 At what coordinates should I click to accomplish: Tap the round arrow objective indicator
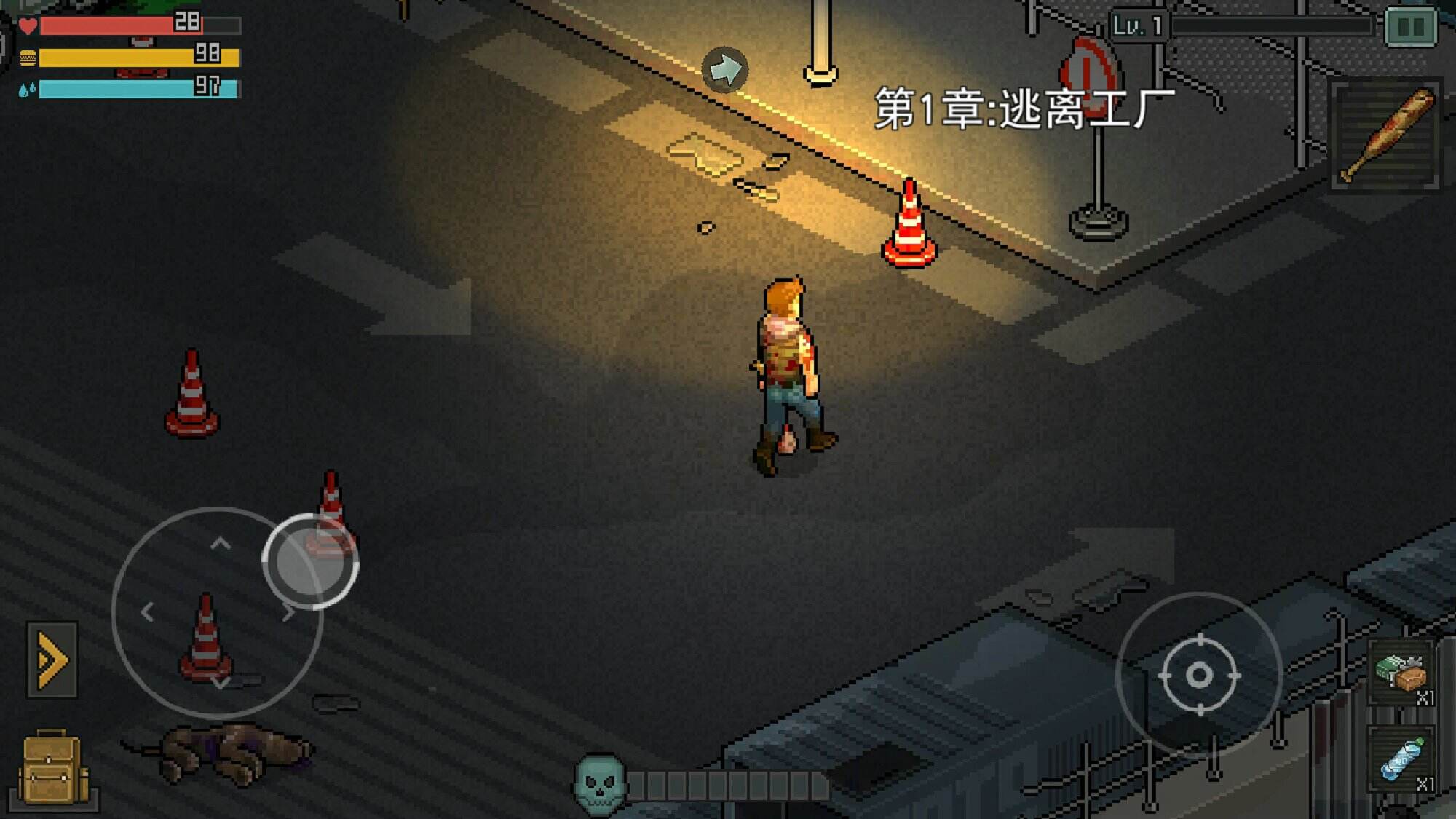[x=724, y=70]
